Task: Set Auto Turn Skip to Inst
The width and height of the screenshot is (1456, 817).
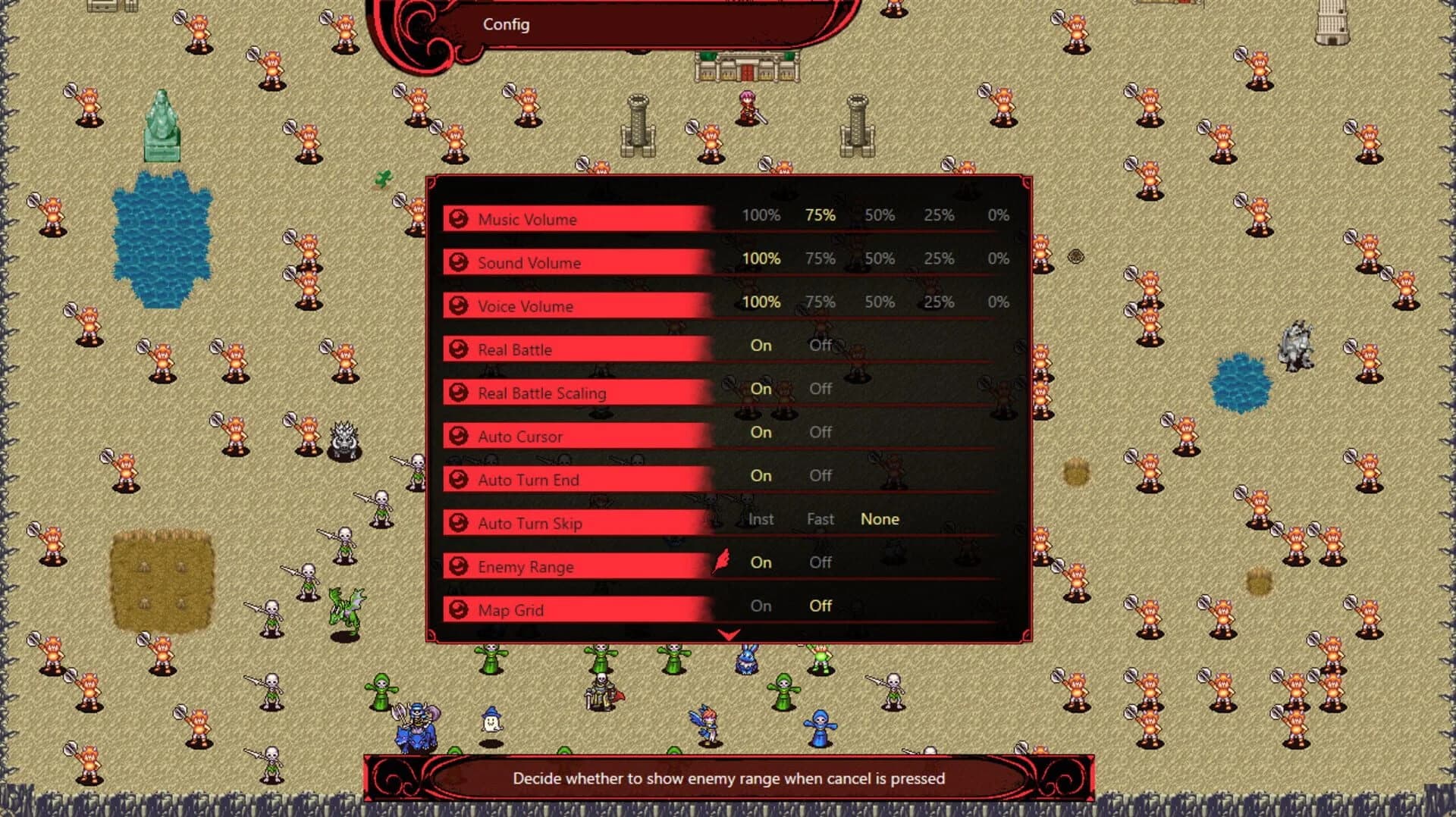Action: tap(761, 519)
